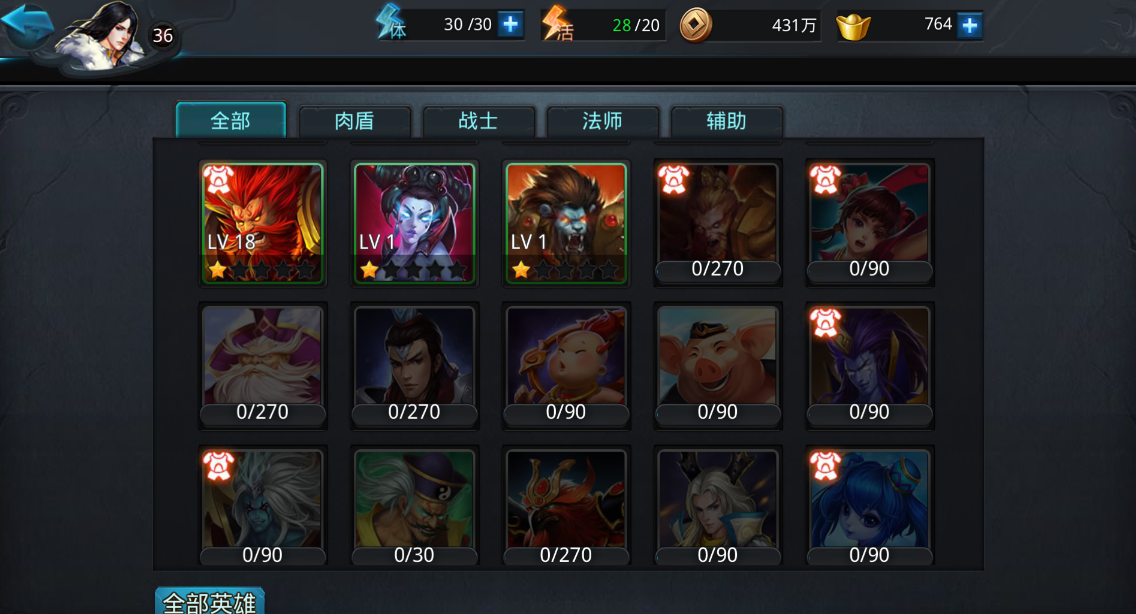Select the LV 18 red-maned hero
Viewport: 1136px width, 614px height.
pos(263,224)
